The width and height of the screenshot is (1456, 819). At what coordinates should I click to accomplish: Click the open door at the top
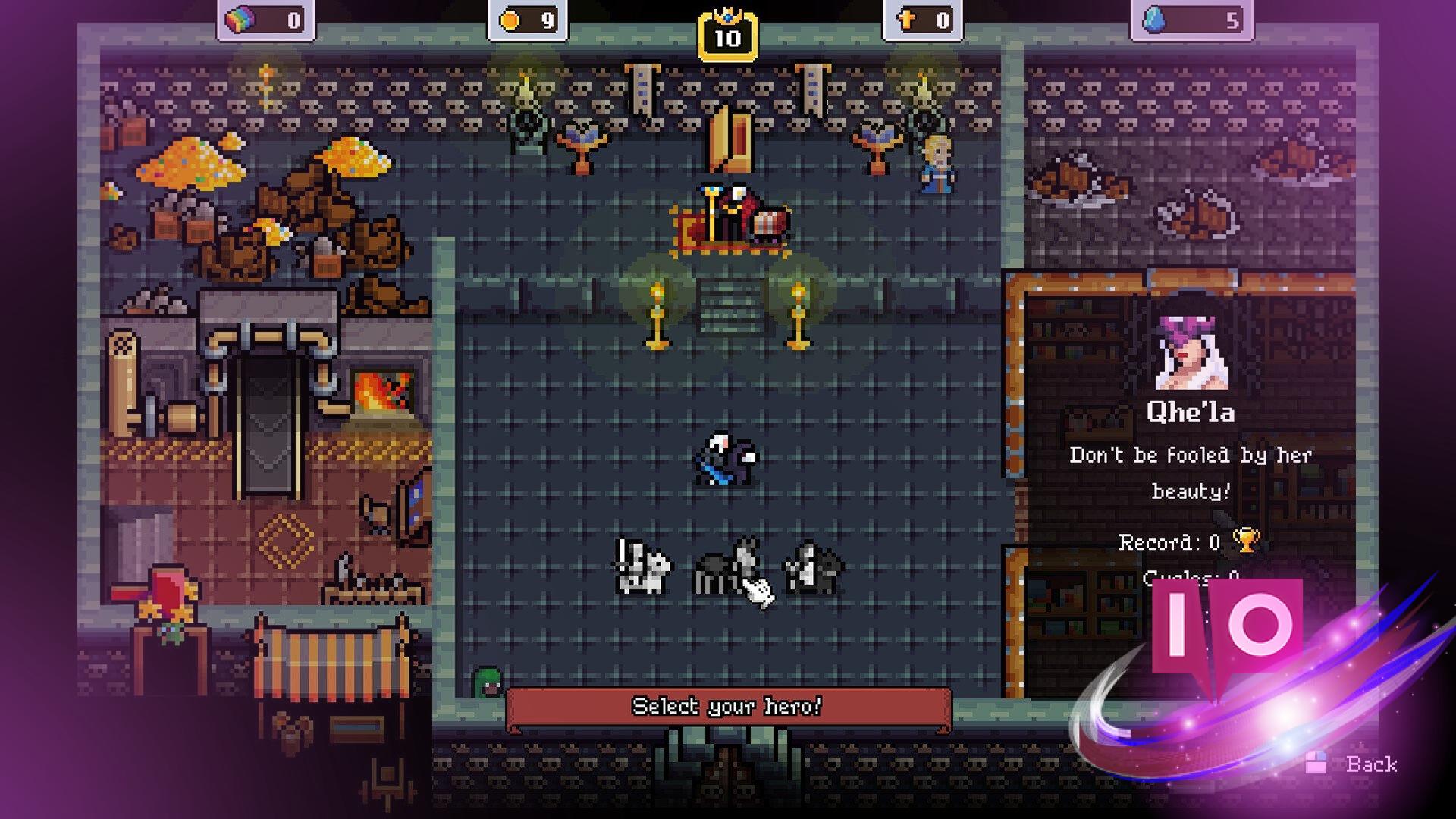click(x=730, y=136)
